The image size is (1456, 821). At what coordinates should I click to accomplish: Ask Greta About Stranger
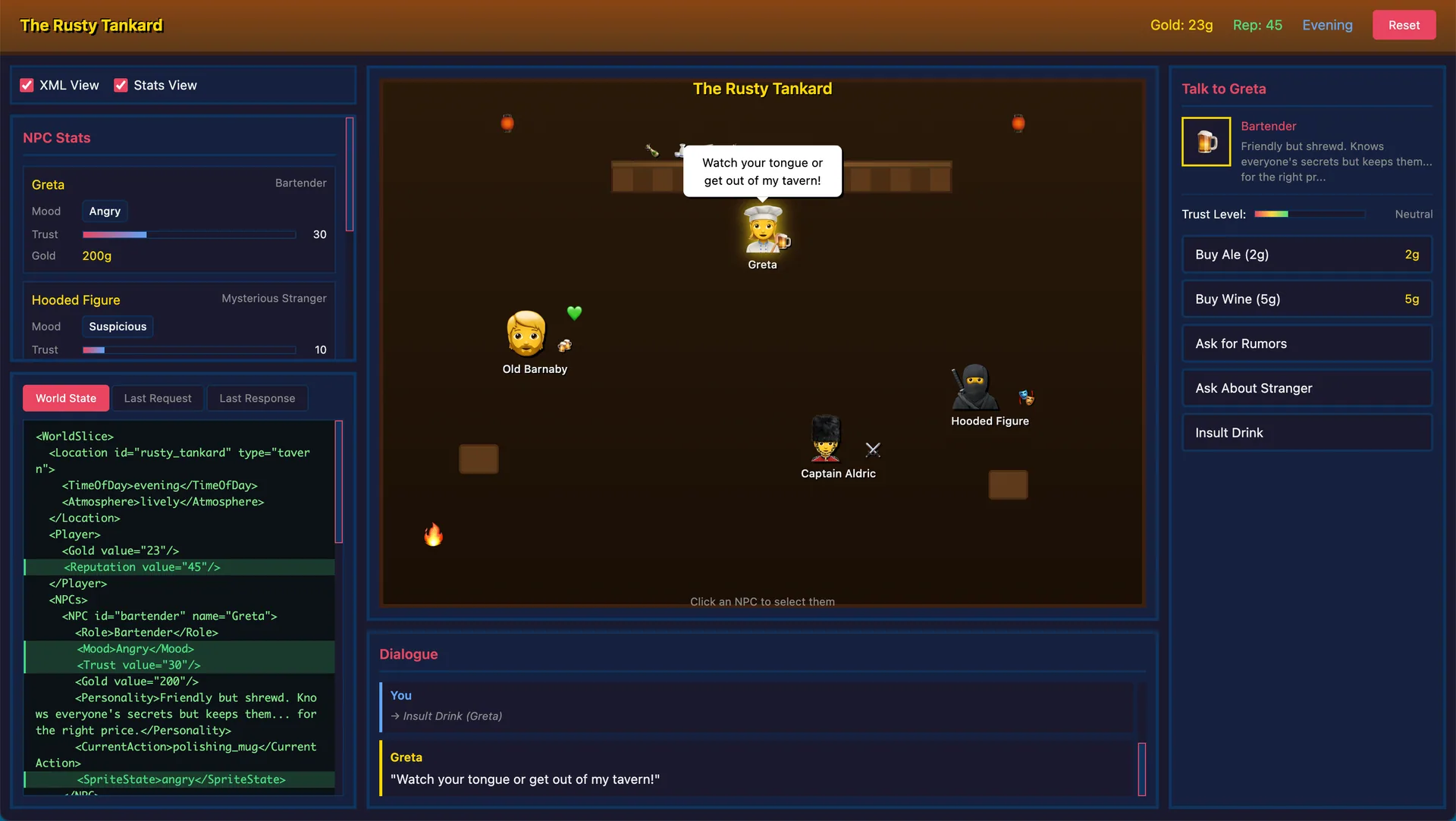(1306, 388)
